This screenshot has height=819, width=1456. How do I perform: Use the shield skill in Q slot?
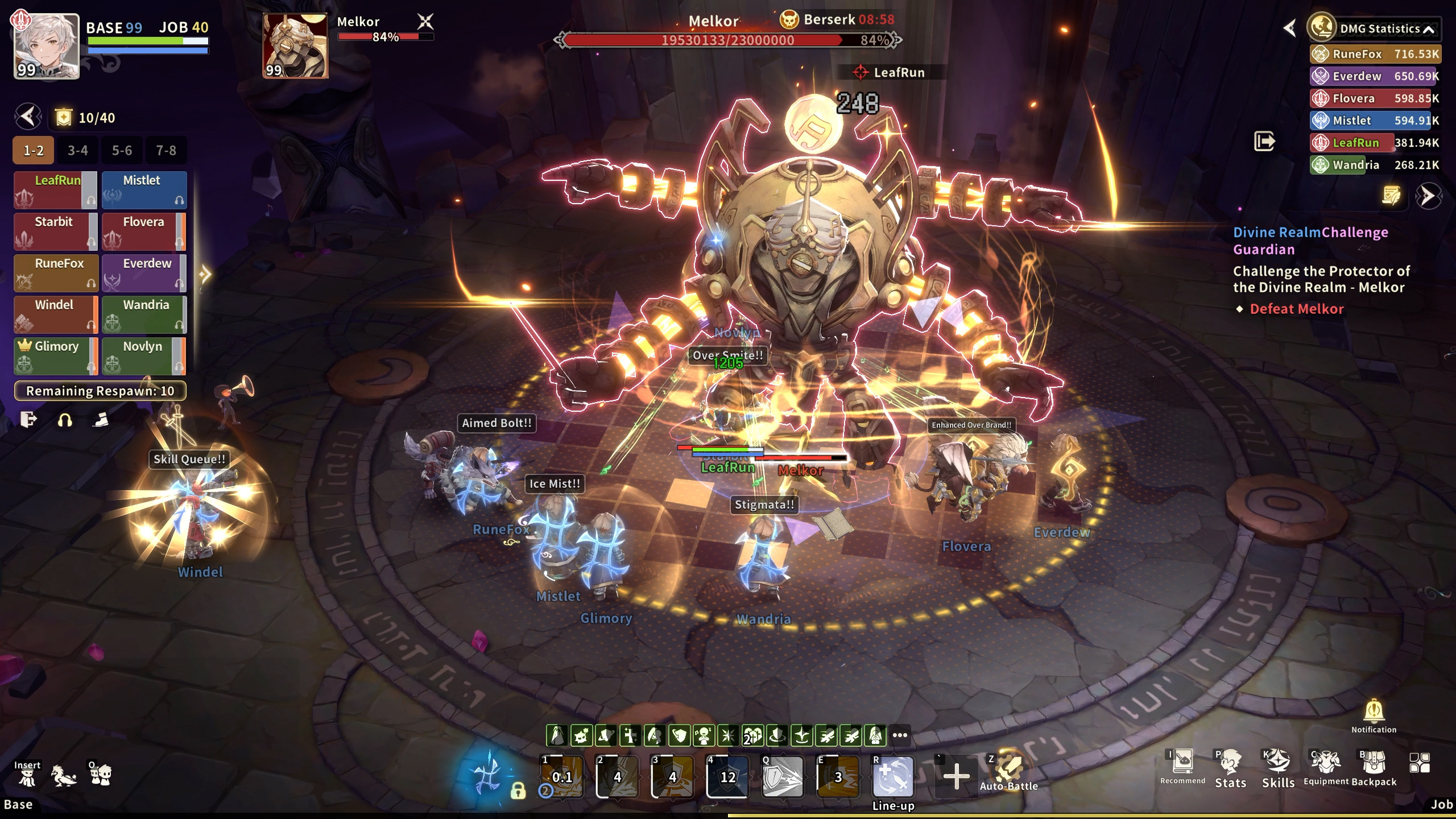pos(782,776)
